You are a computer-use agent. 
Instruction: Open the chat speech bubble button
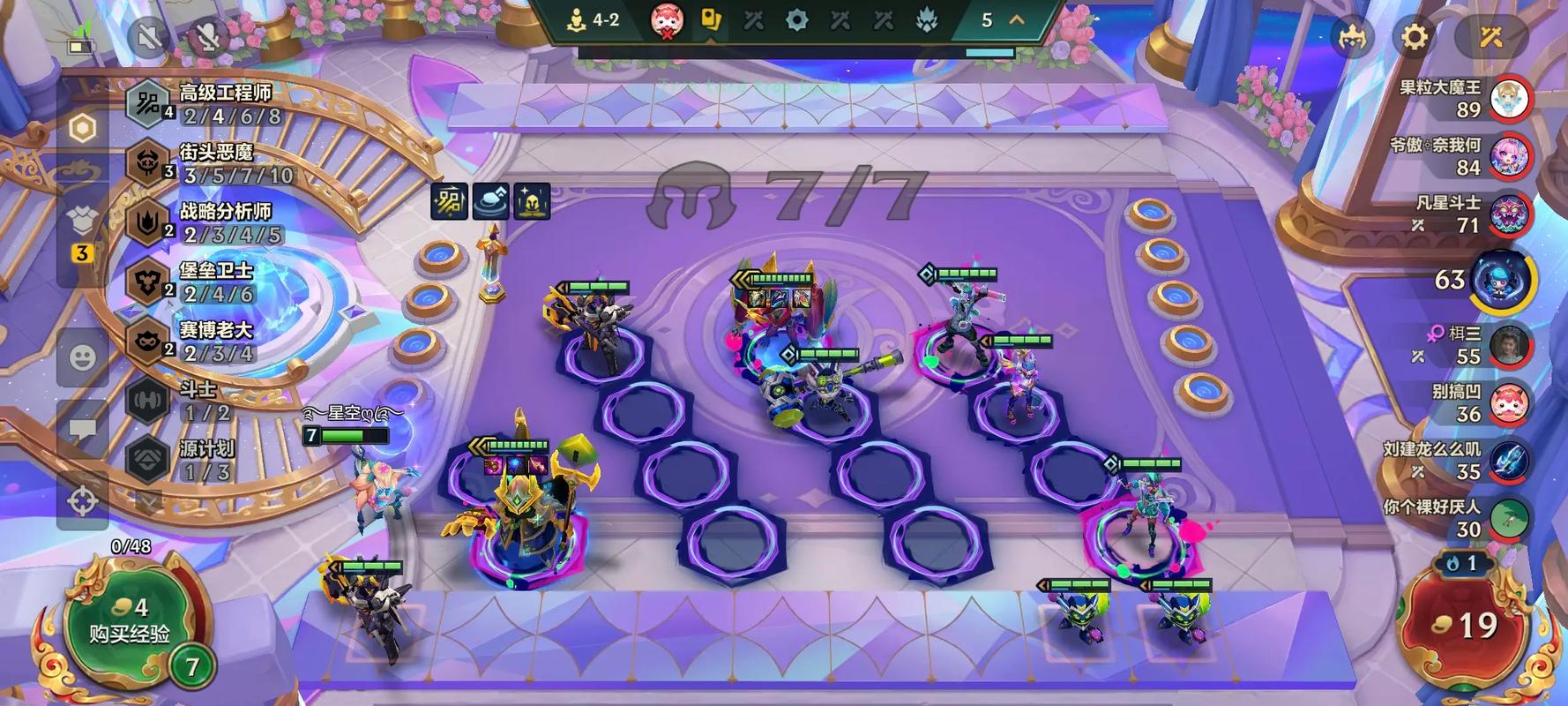82,429
